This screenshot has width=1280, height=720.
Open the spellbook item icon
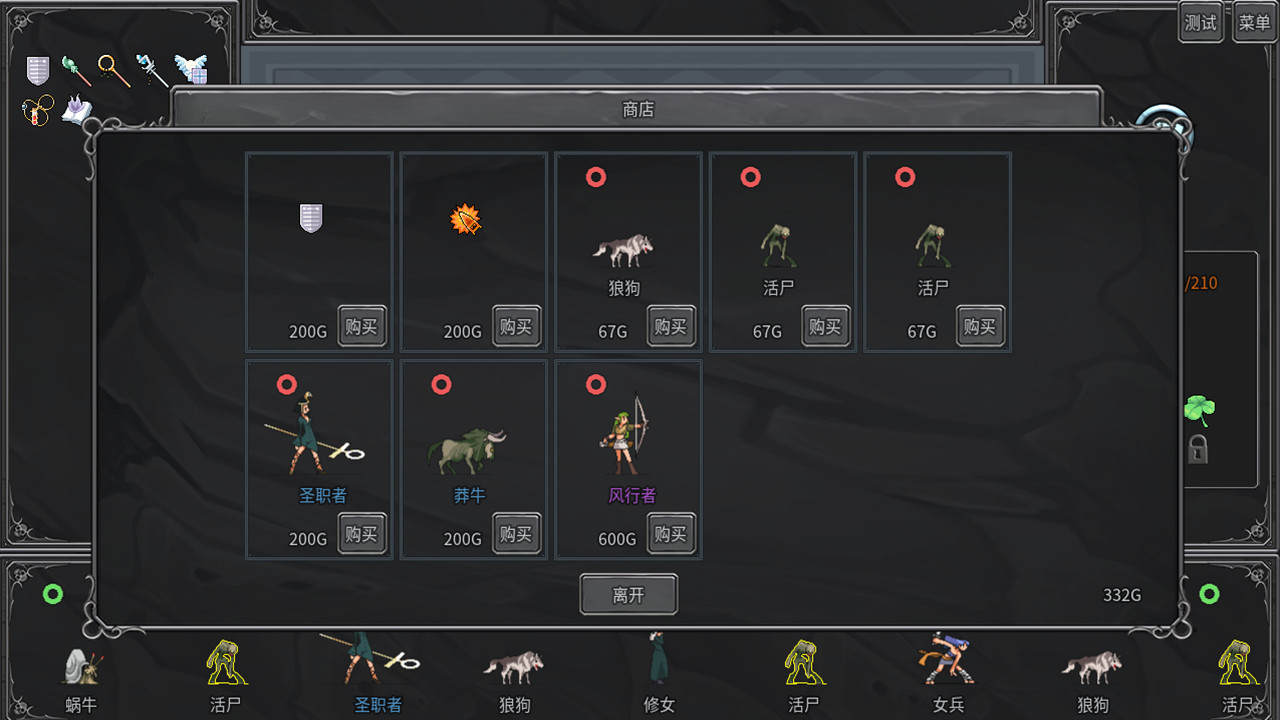[x=76, y=112]
